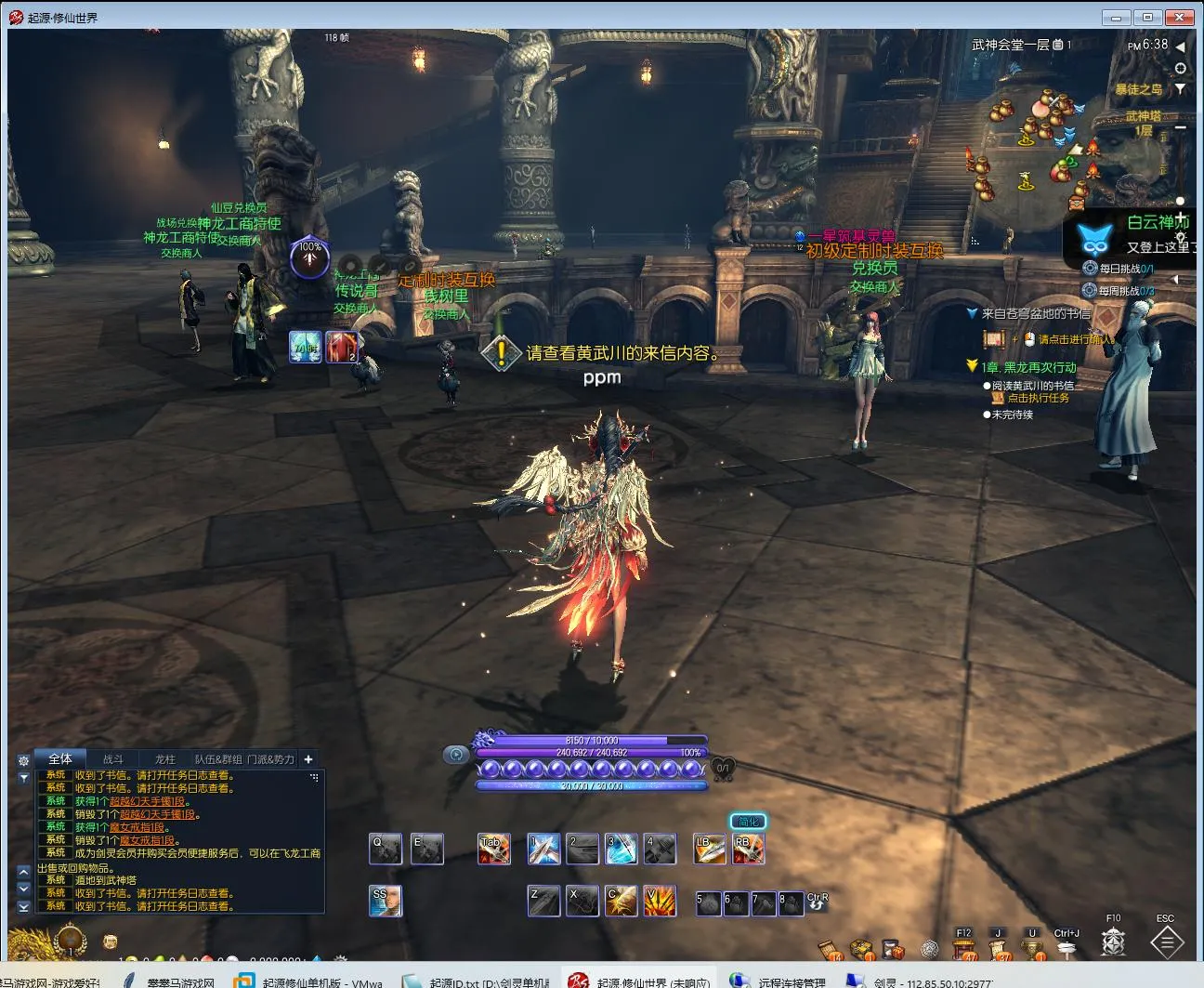The width and height of the screenshot is (1204, 988).
Task: Activate the SS dodge skill icon
Action: (x=385, y=901)
